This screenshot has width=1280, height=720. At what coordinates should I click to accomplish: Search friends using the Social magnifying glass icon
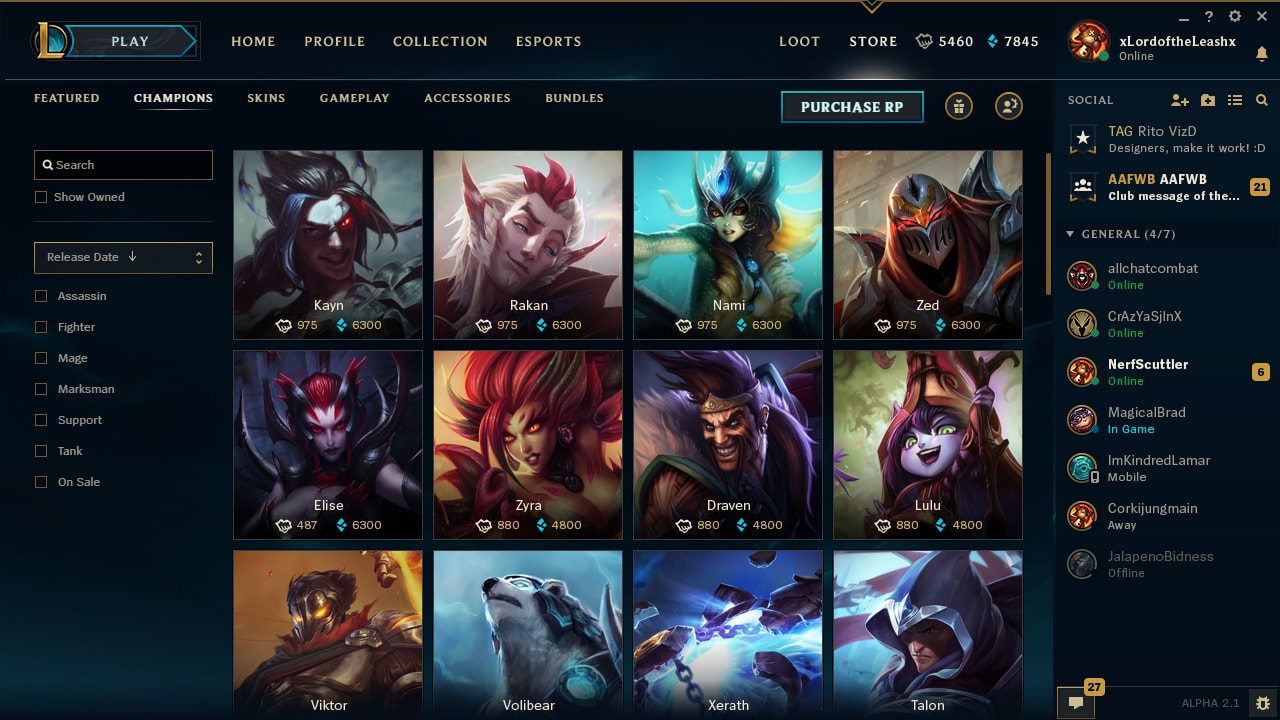point(1261,100)
